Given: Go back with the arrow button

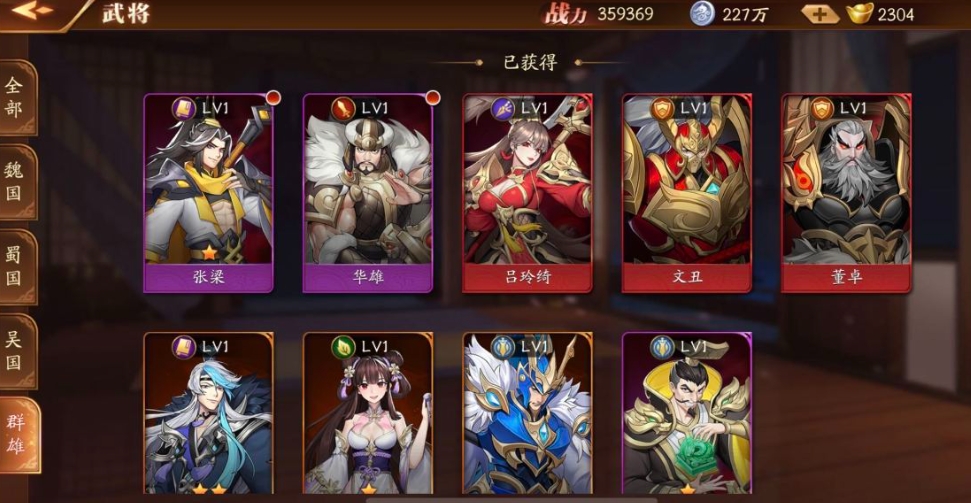Looking at the screenshot, I should coord(30,12).
